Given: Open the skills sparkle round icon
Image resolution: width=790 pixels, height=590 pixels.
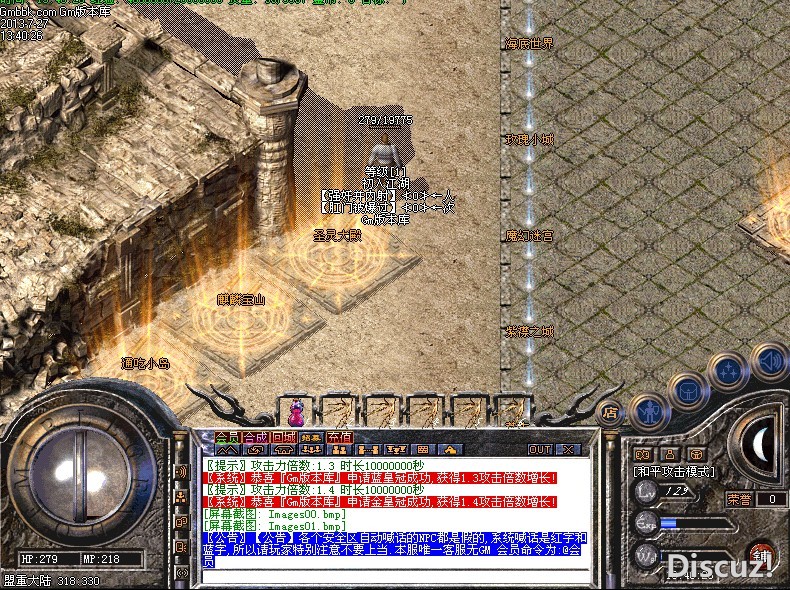Looking at the screenshot, I should [728, 372].
